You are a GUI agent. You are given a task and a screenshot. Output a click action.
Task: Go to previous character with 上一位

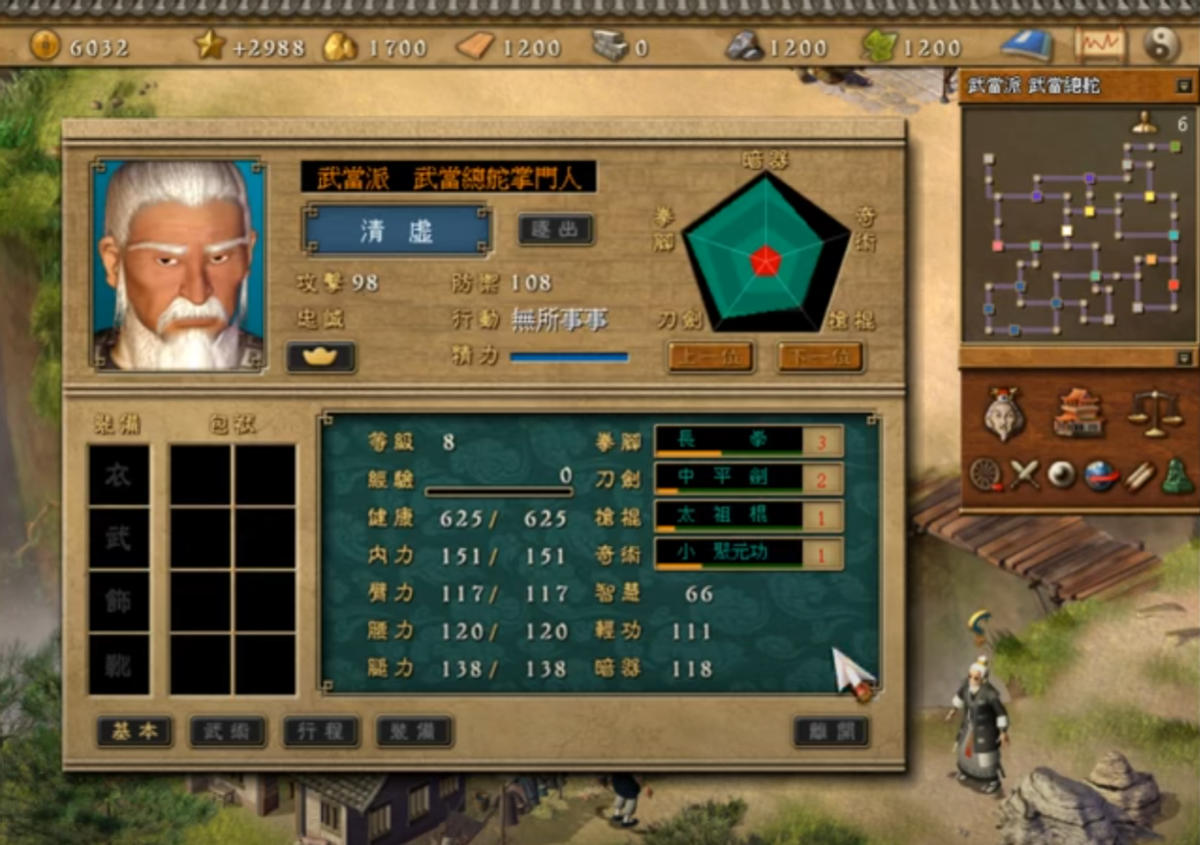coord(710,357)
